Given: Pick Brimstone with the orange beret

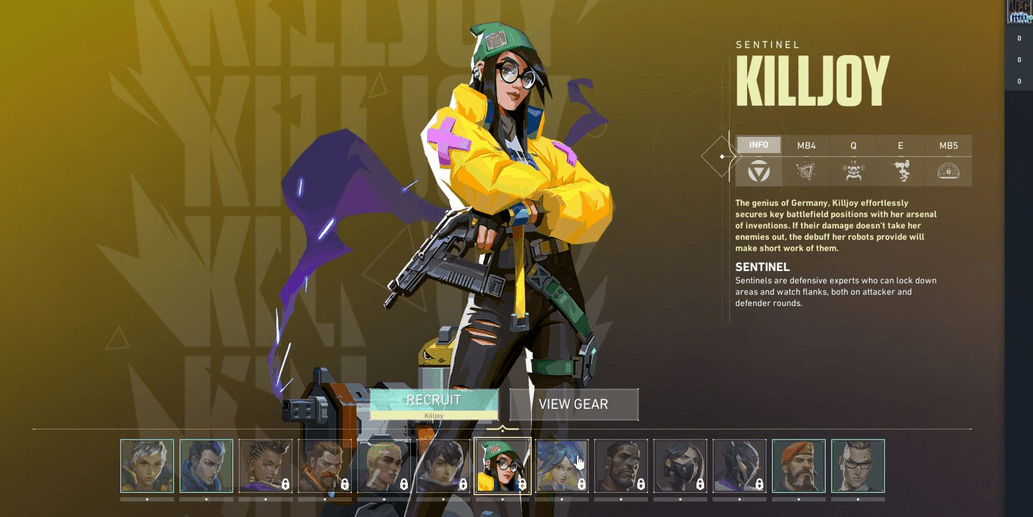Looking at the screenshot, I should coord(798,466).
